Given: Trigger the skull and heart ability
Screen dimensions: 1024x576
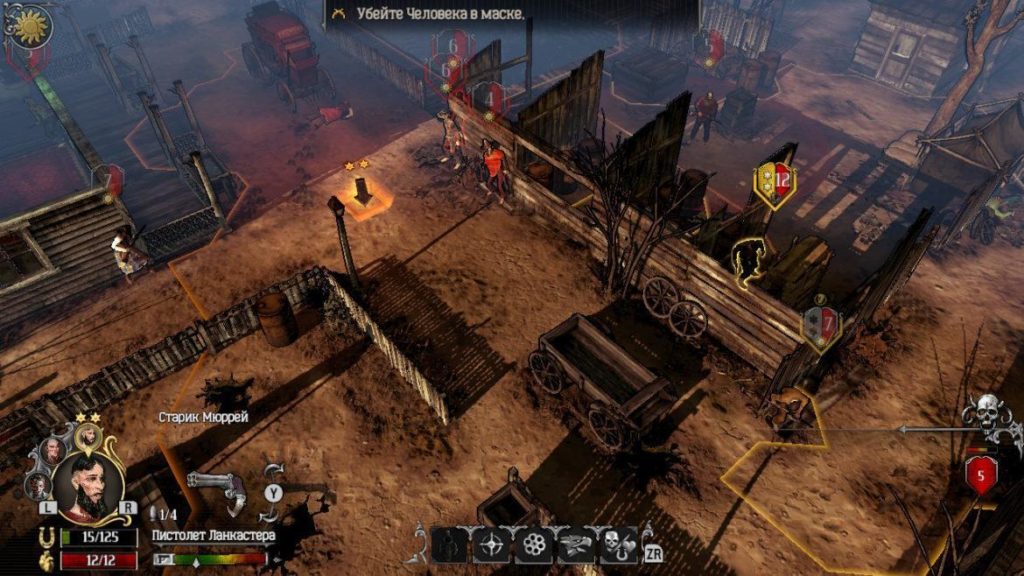Looking at the screenshot, I should click(618, 544).
